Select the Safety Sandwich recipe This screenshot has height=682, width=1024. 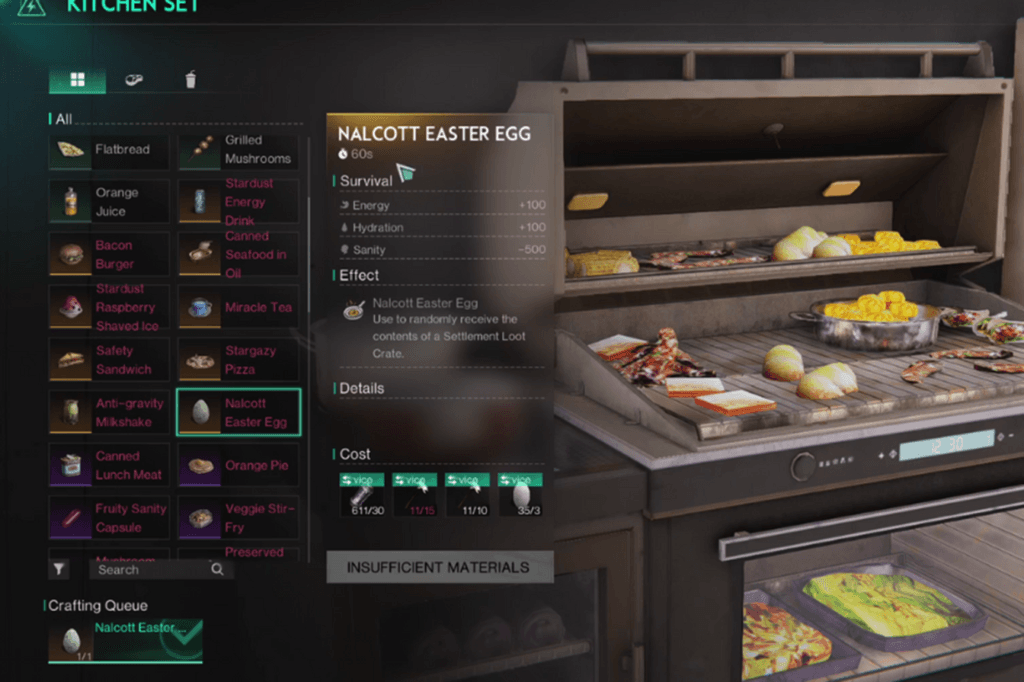[109, 360]
